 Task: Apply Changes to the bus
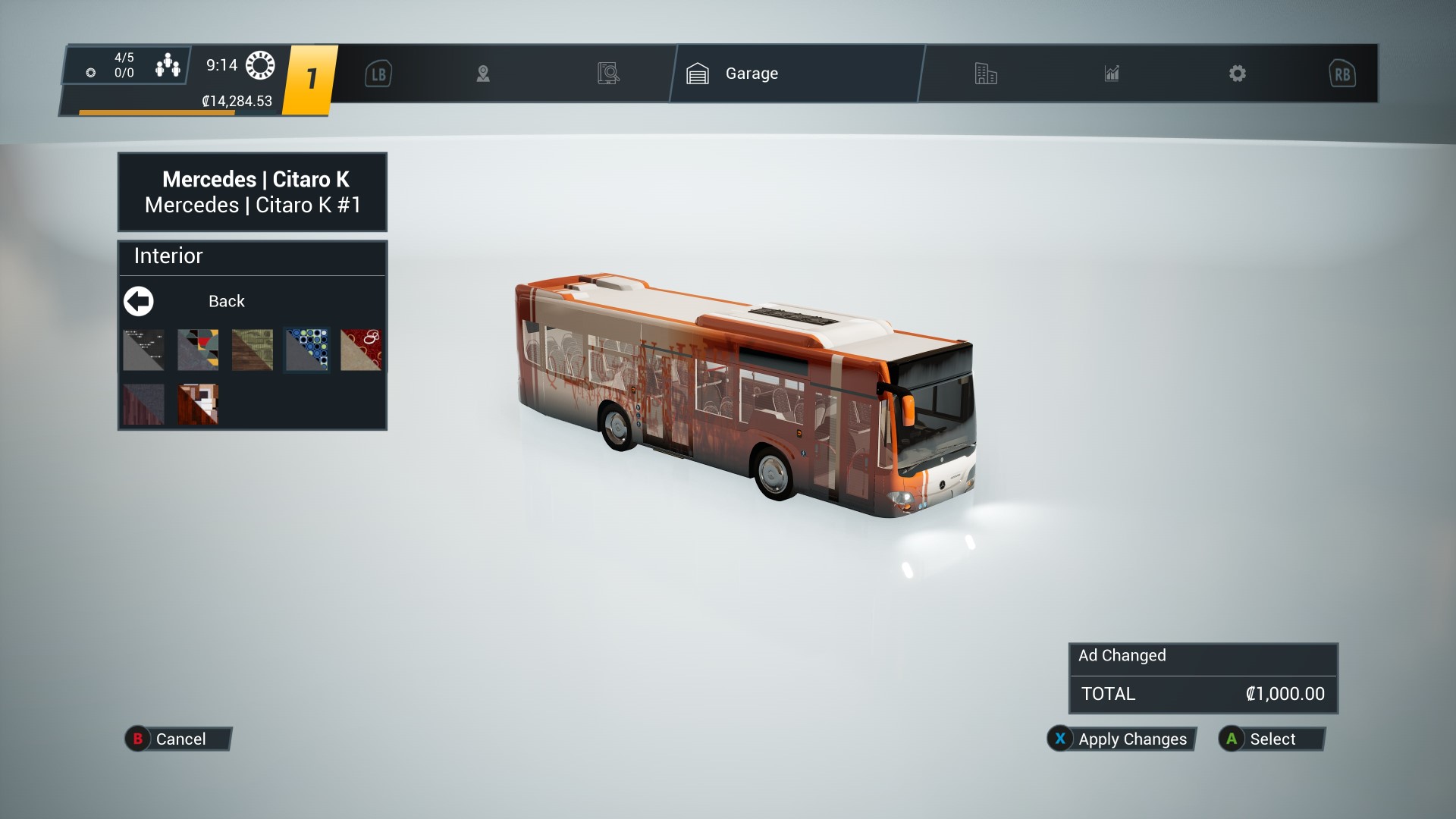1121,739
